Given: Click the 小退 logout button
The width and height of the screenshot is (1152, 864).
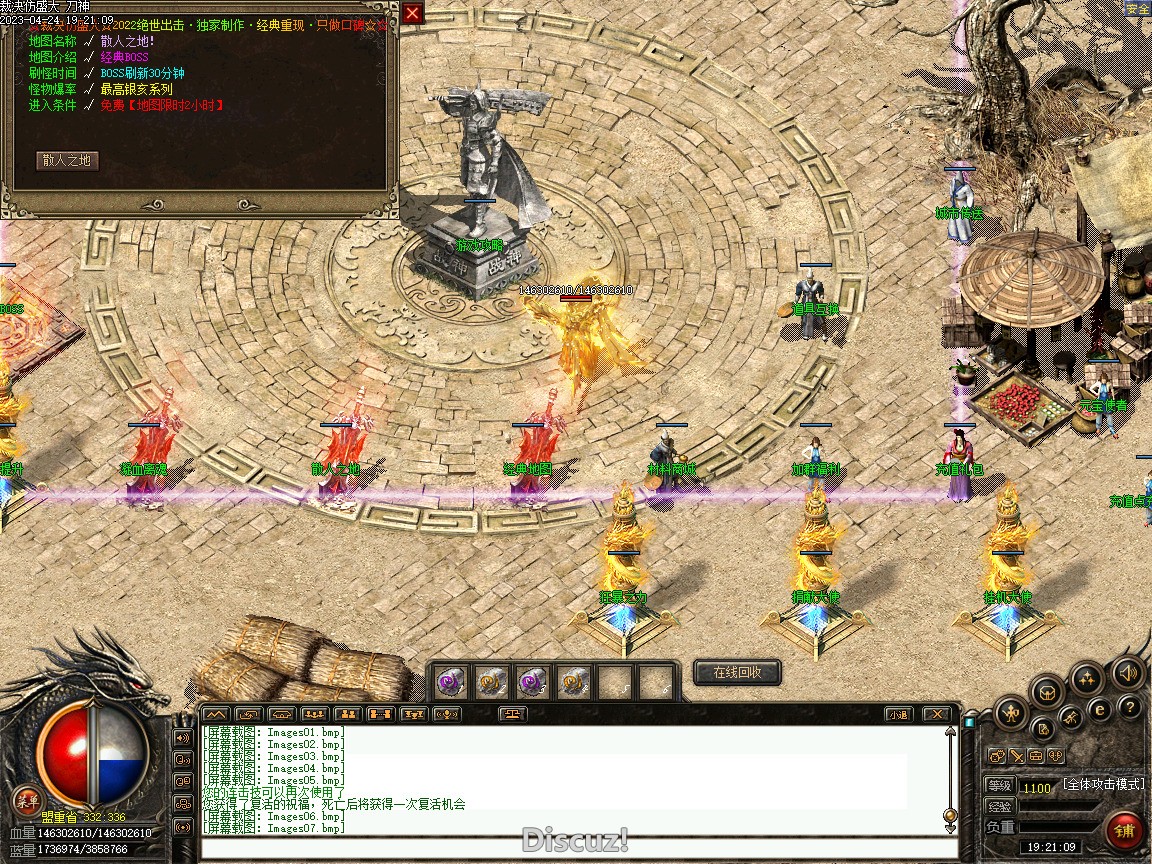Looking at the screenshot, I should 898,714.
